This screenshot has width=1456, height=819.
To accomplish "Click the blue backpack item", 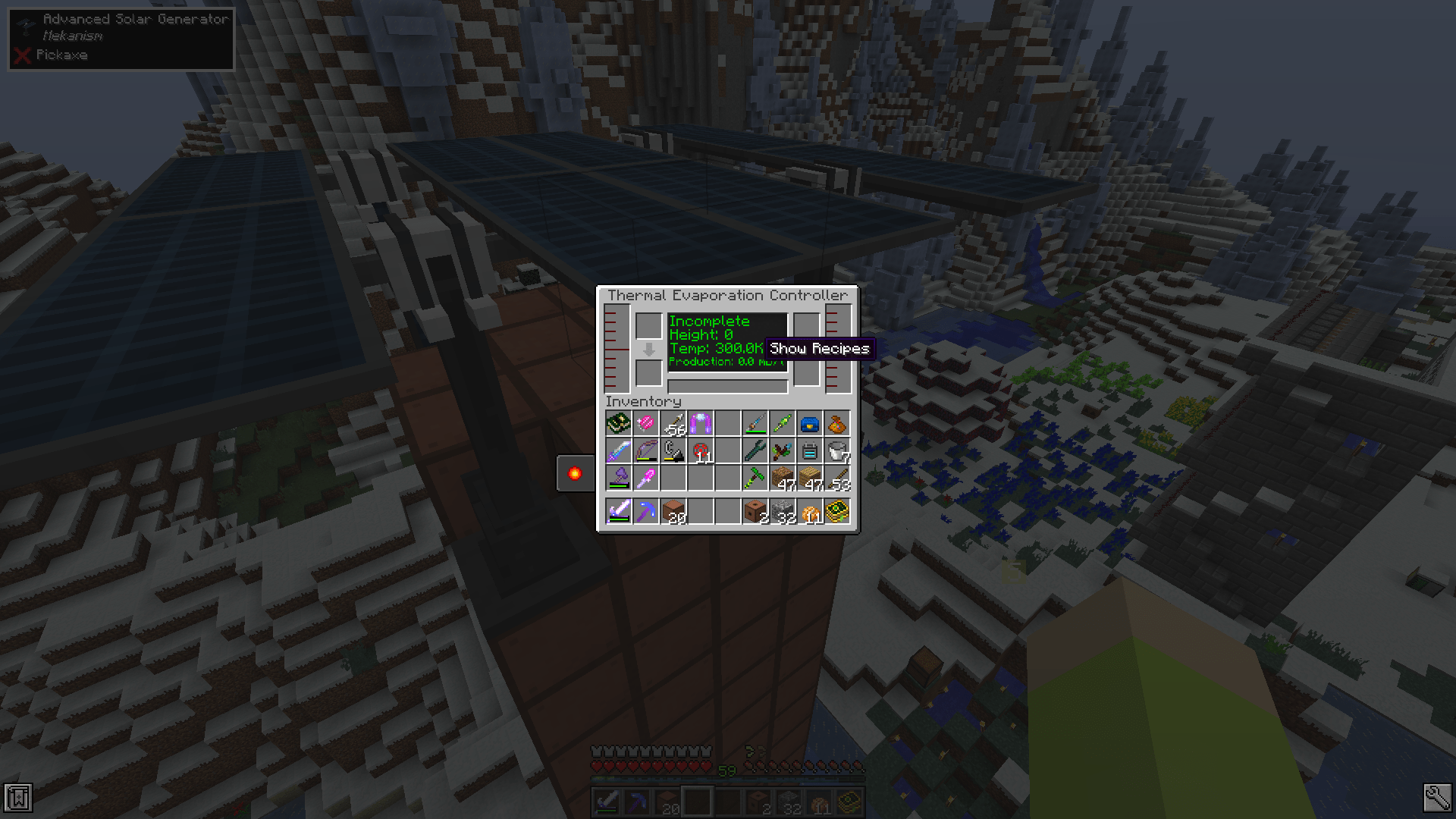I will tap(810, 422).
